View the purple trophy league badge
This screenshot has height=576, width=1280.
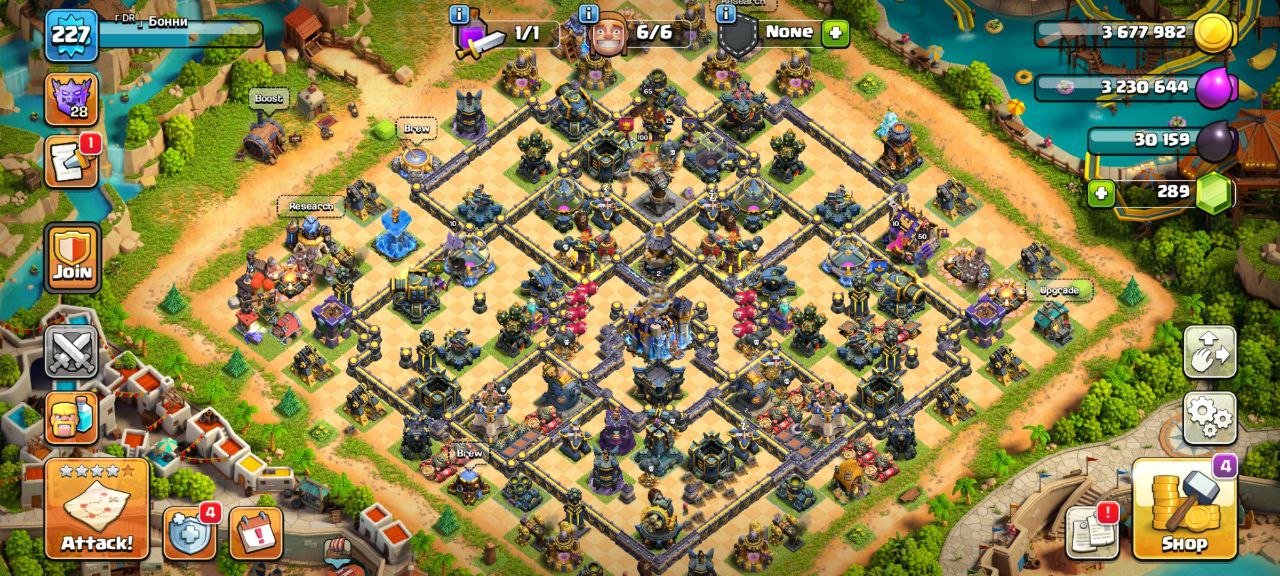[x=71, y=98]
